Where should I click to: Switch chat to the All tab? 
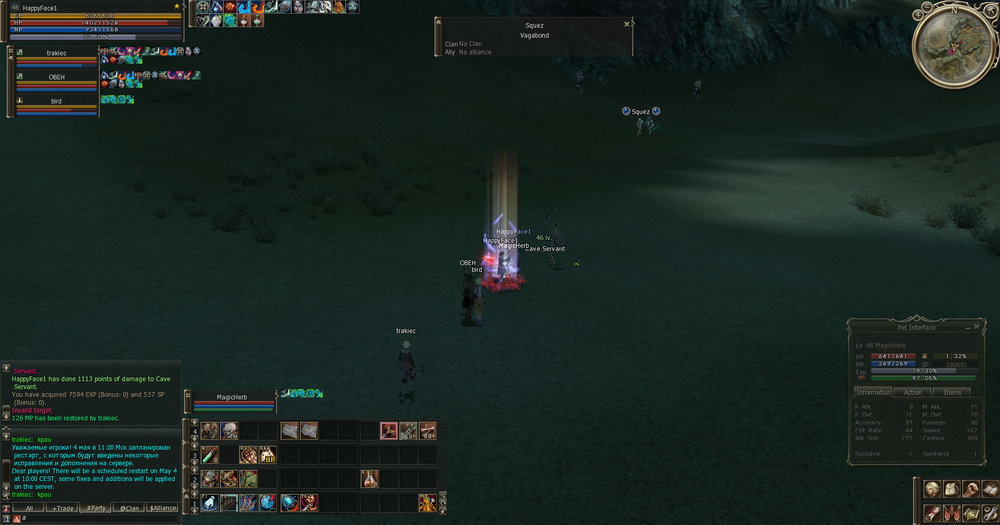click(x=28, y=508)
